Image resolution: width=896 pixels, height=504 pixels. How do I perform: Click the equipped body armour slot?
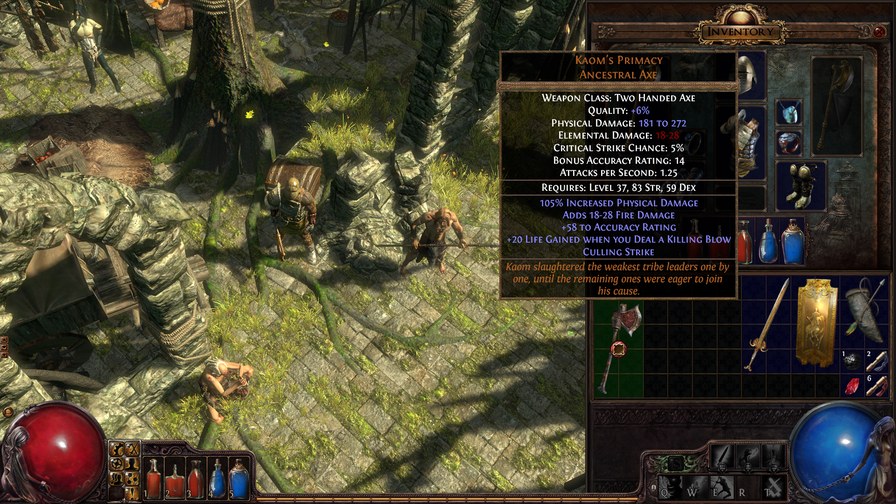point(748,140)
